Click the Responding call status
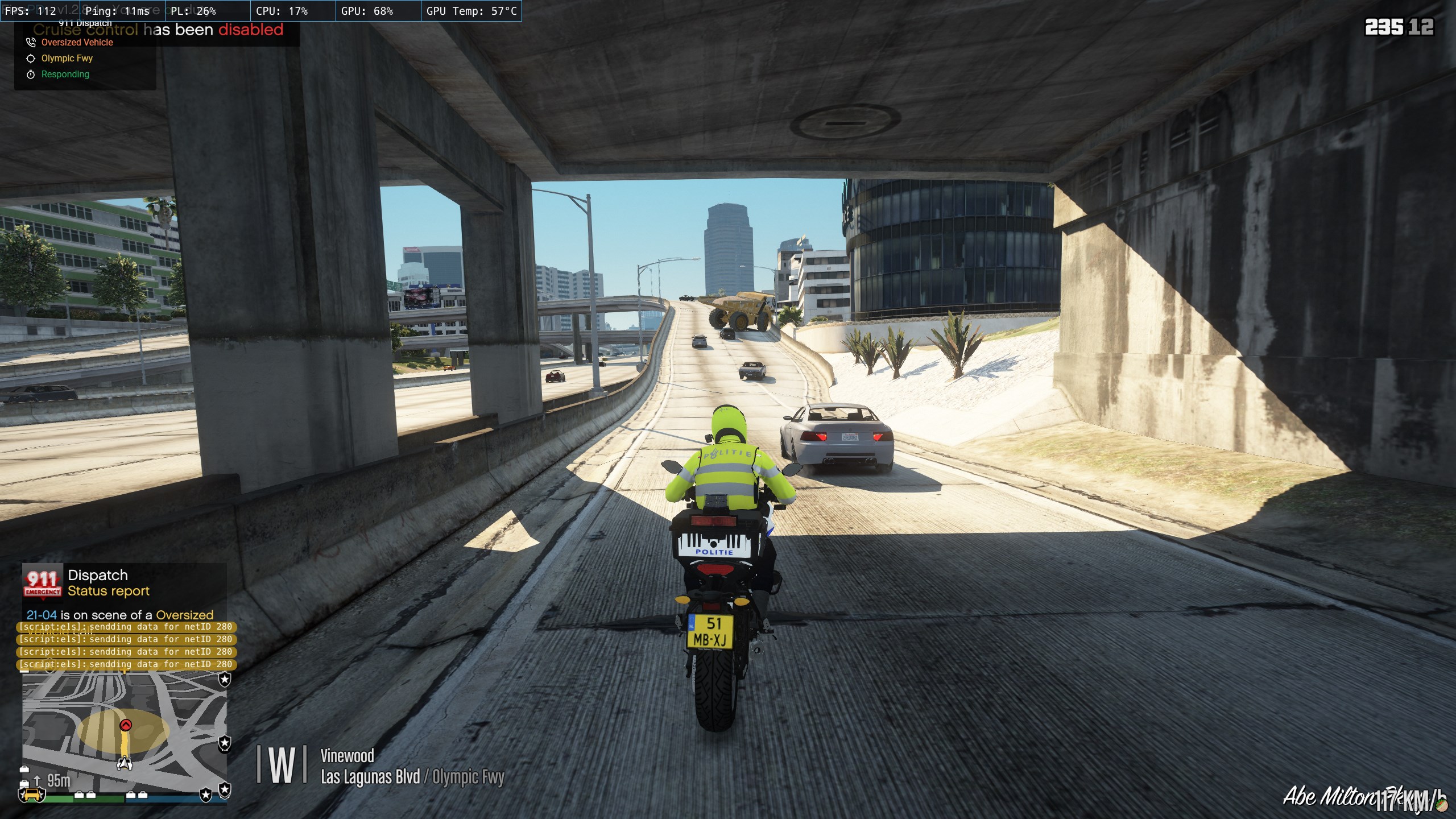1456x819 pixels. click(x=65, y=75)
